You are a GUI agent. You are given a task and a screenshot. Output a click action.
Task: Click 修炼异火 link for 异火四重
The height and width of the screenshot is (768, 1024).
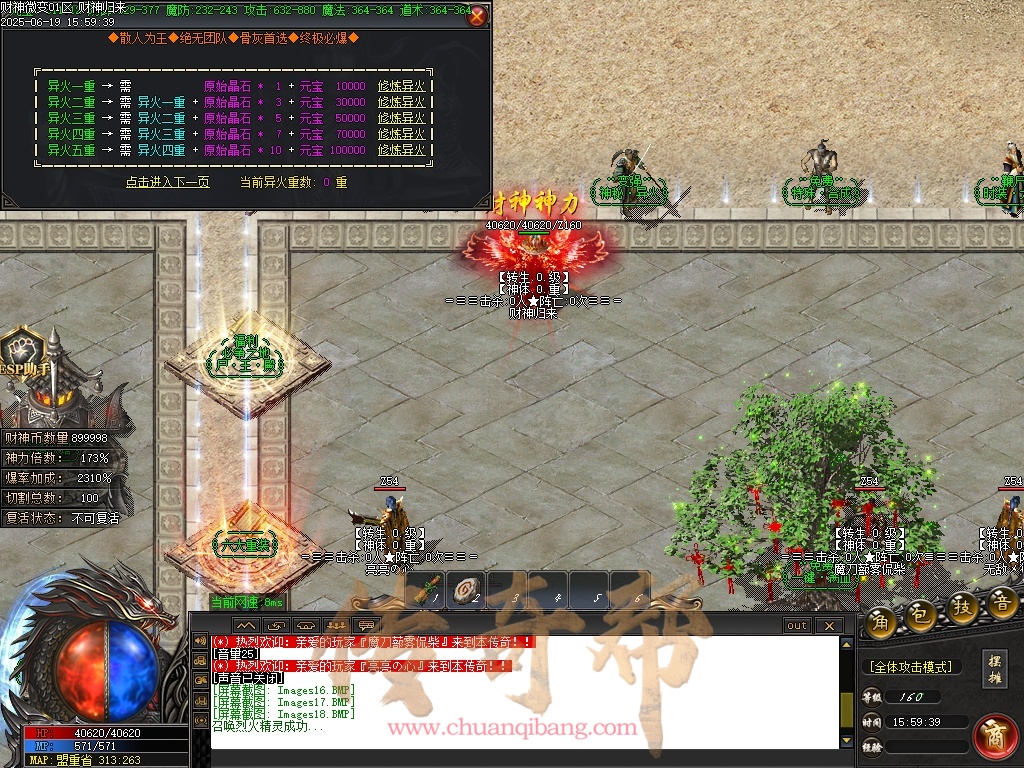click(x=401, y=135)
